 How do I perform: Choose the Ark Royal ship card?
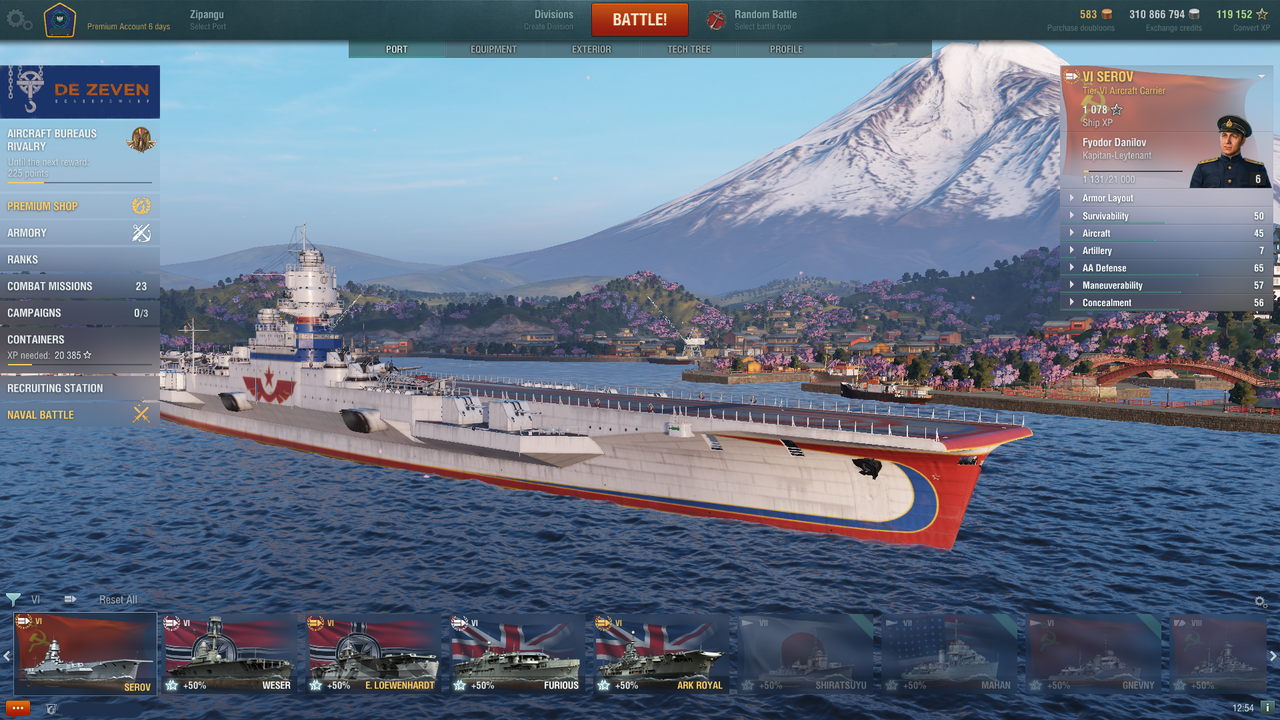pyautogui.click(x=659, y=654)
